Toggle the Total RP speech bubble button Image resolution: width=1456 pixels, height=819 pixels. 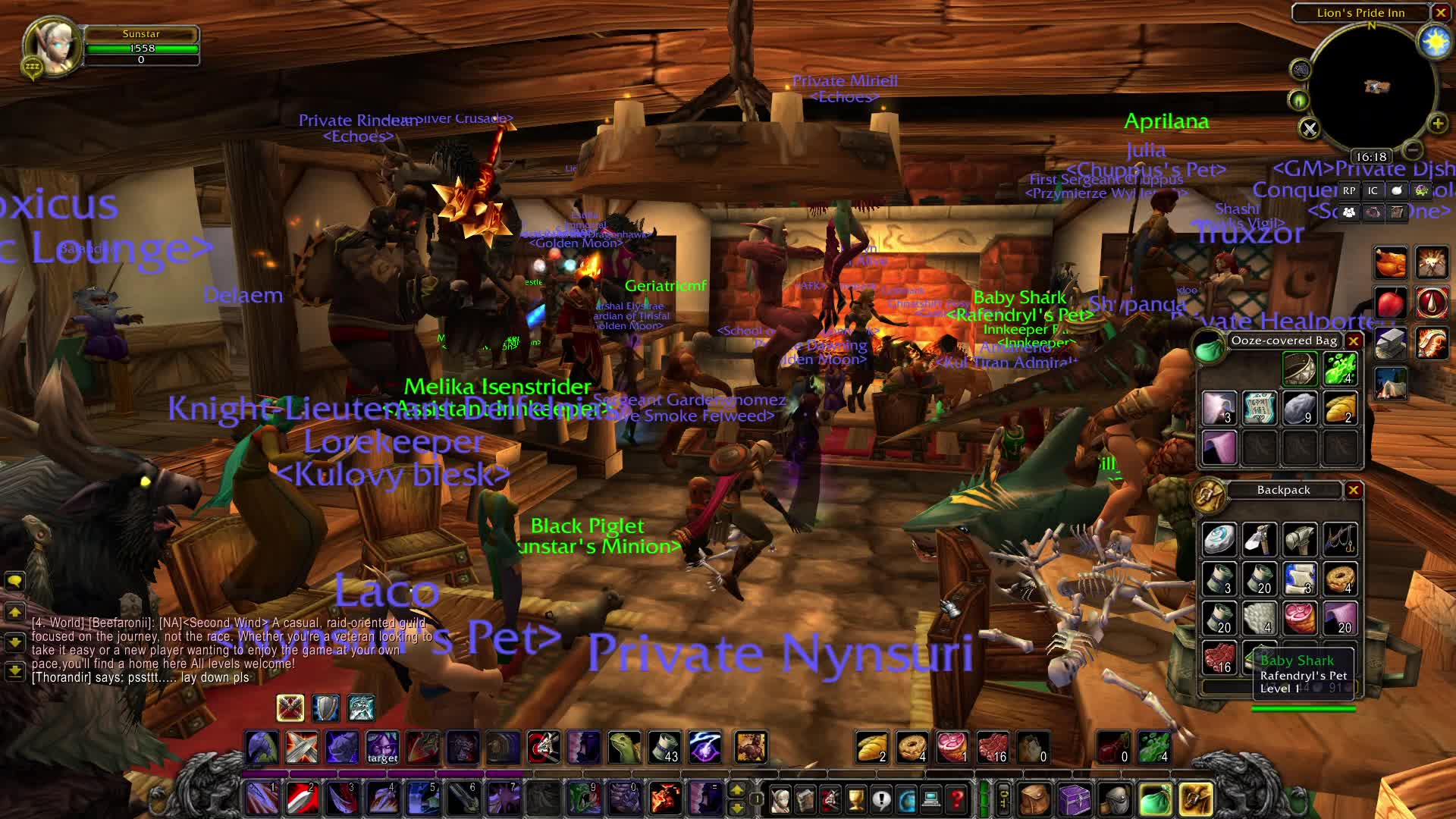pyautogui.click(x=1396, y=192)
